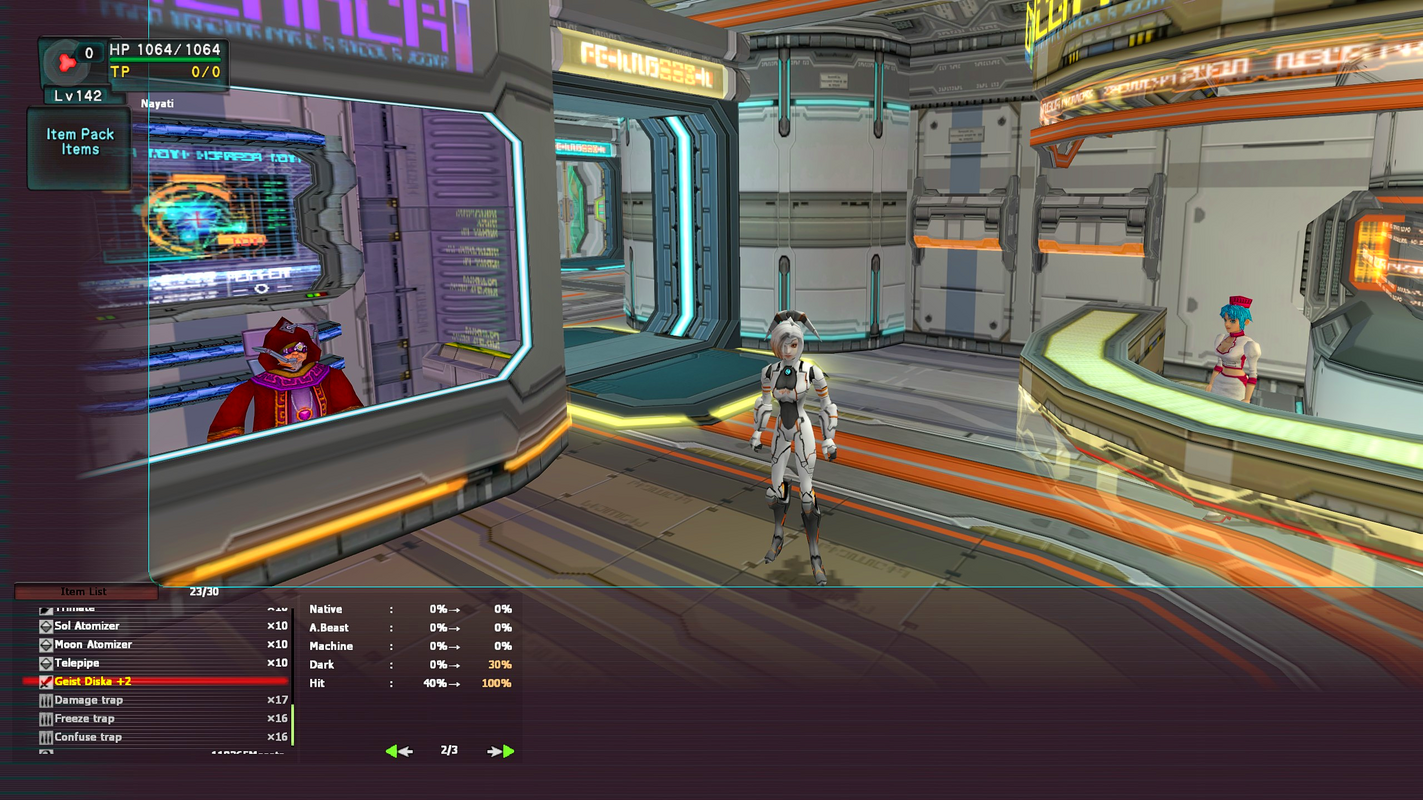Go to the previous item info page
This screenshot has width=1423, height=800.
coord(398,751)
